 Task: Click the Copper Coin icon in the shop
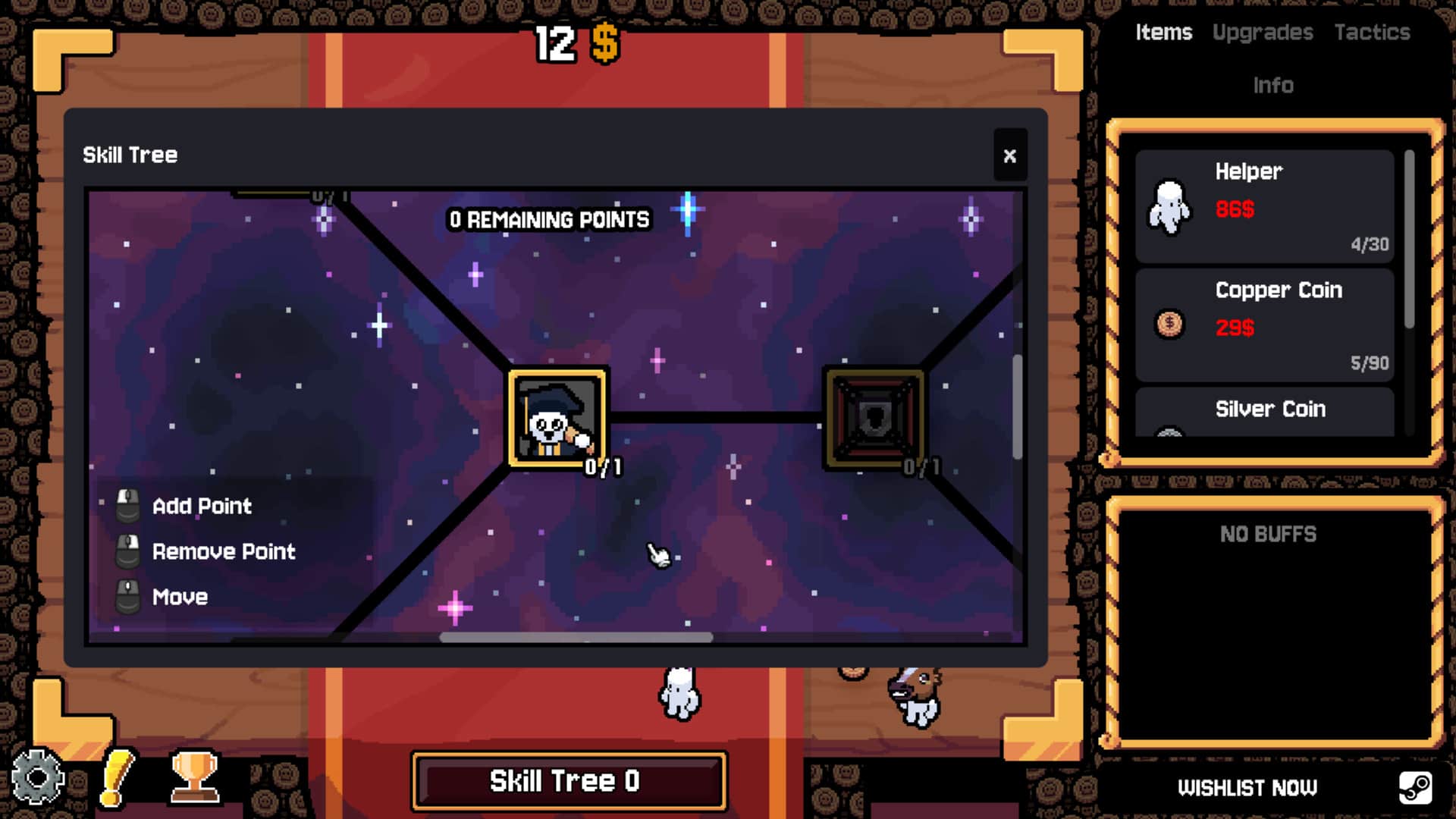click(x=1169, y=325)
